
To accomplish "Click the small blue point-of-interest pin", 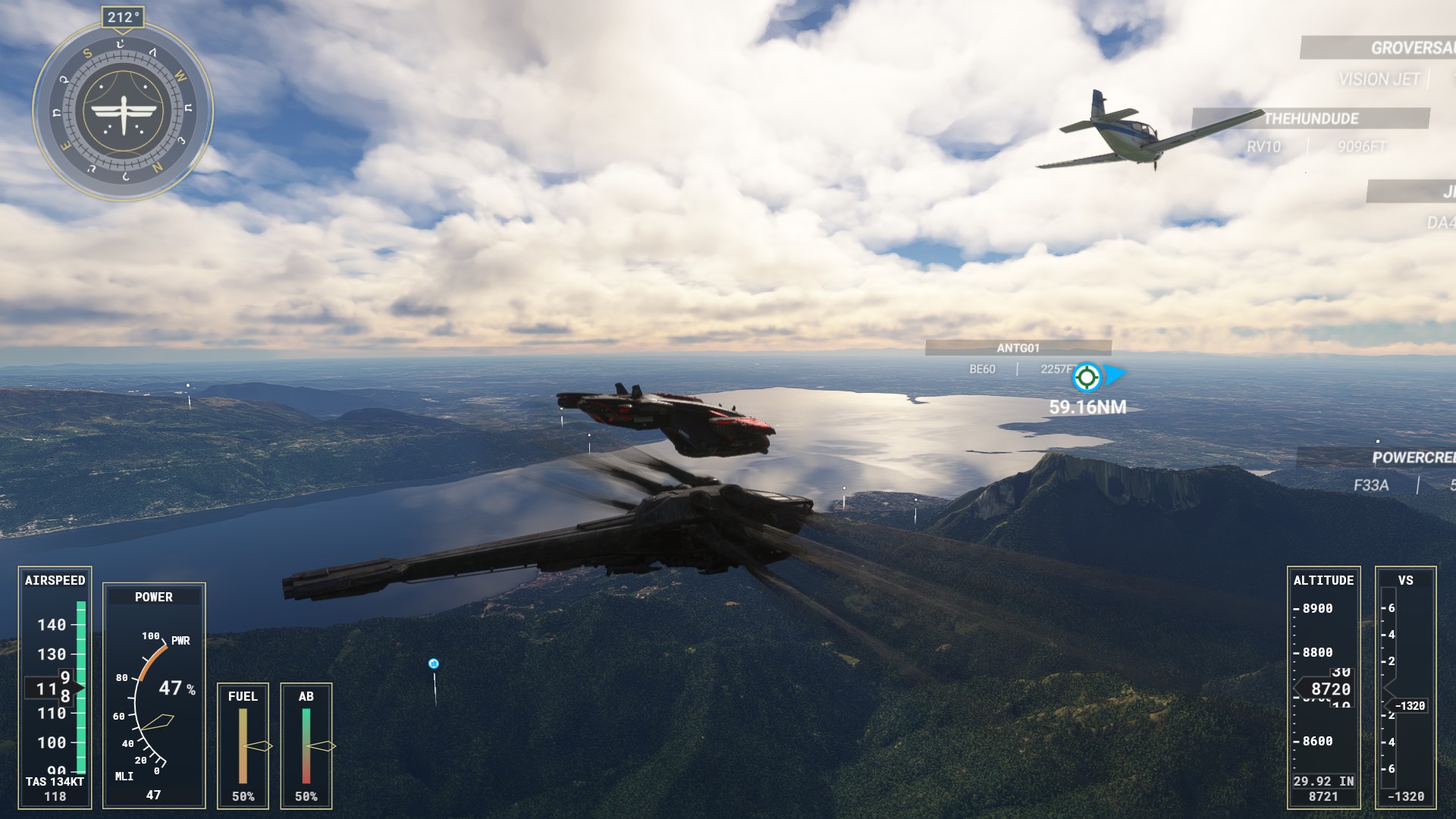I will pos(434,664).
